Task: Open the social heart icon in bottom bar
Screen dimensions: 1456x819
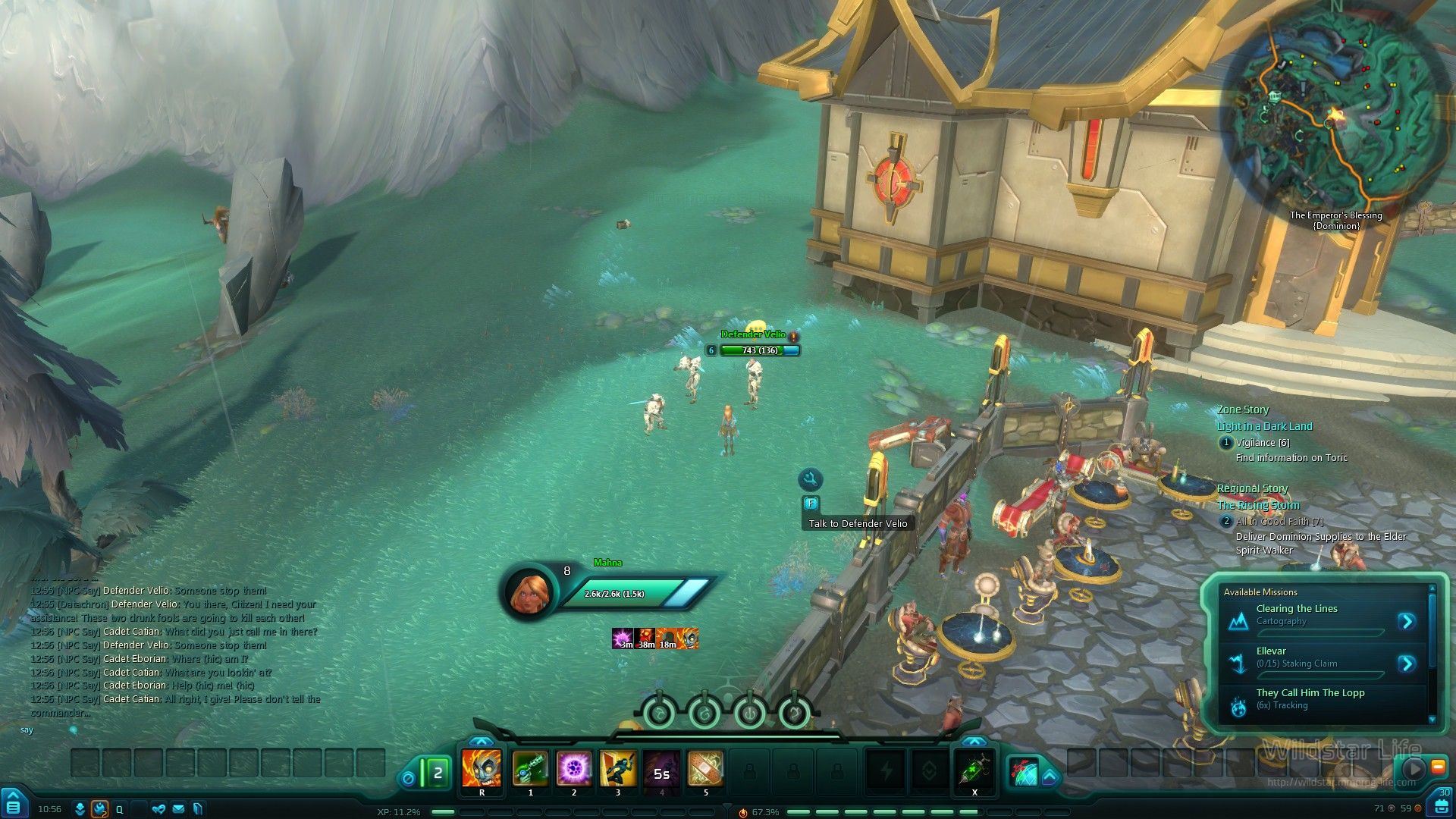Action: 158,809
